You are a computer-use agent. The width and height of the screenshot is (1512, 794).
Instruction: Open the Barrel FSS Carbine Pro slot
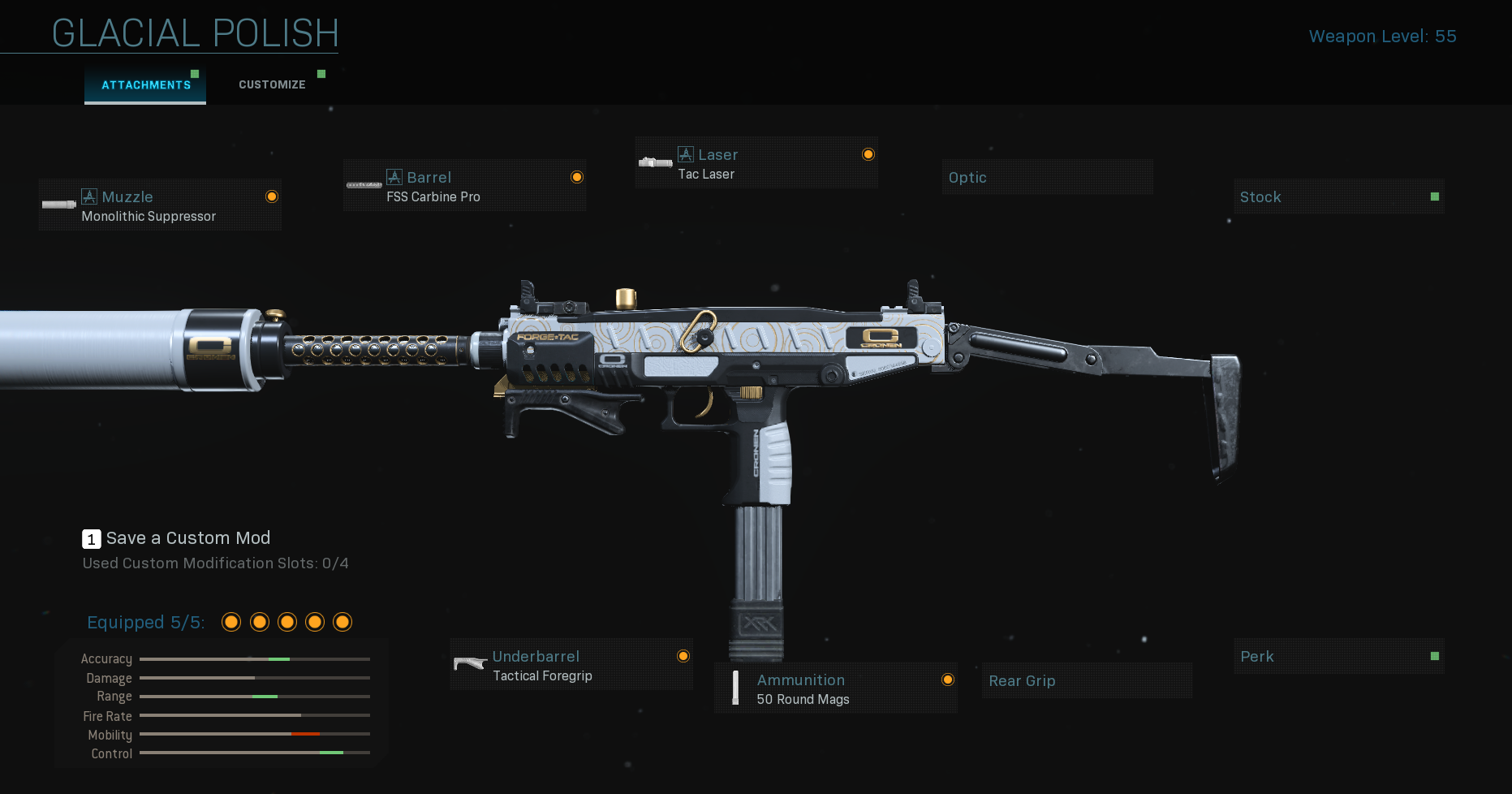click(x=464, y=186)
